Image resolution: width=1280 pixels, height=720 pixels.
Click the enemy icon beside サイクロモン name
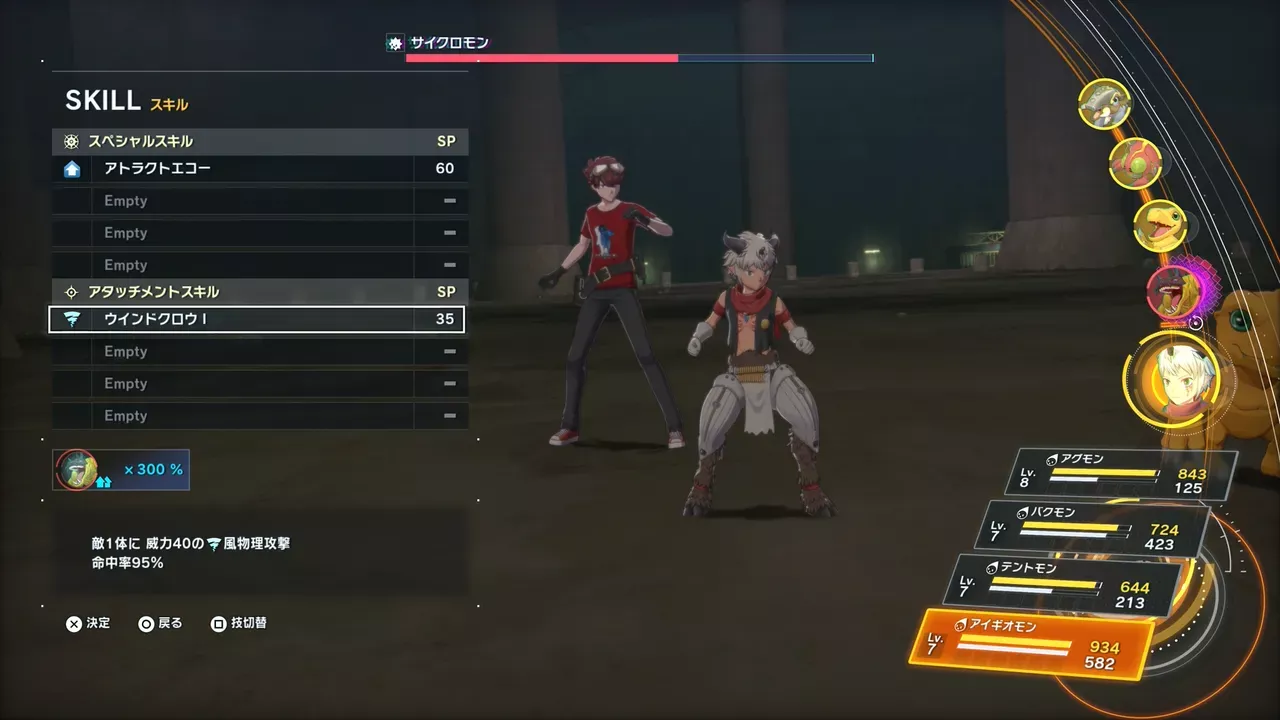point(394,43)
